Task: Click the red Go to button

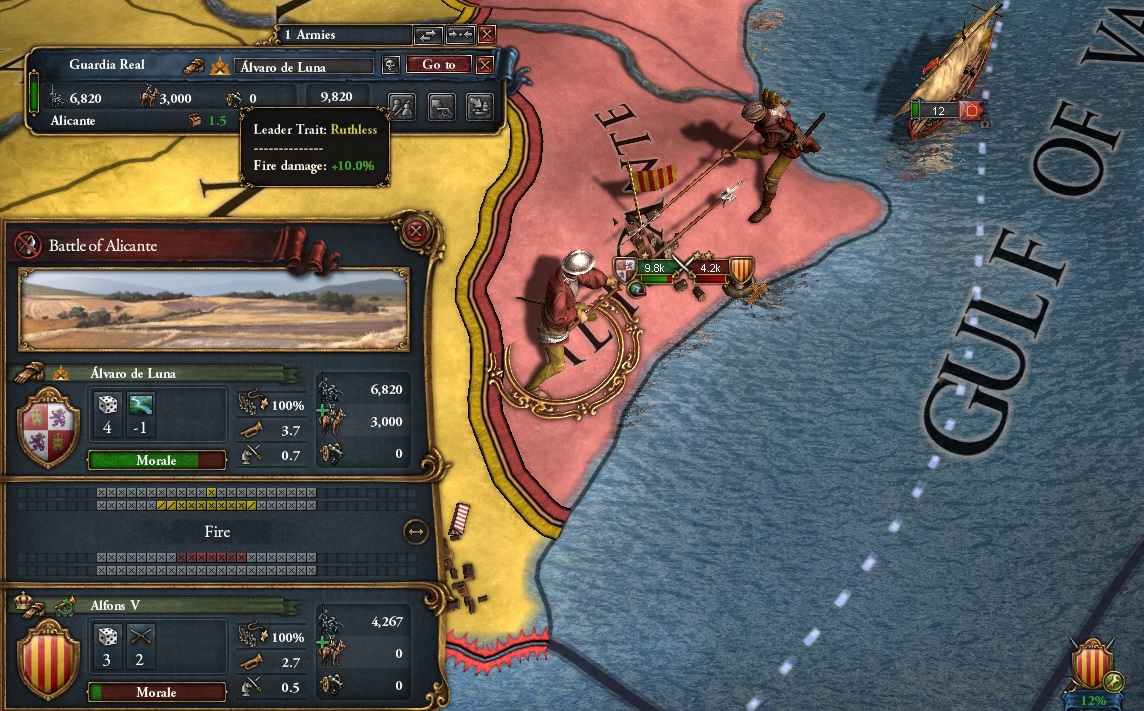Action: (438, 65)
